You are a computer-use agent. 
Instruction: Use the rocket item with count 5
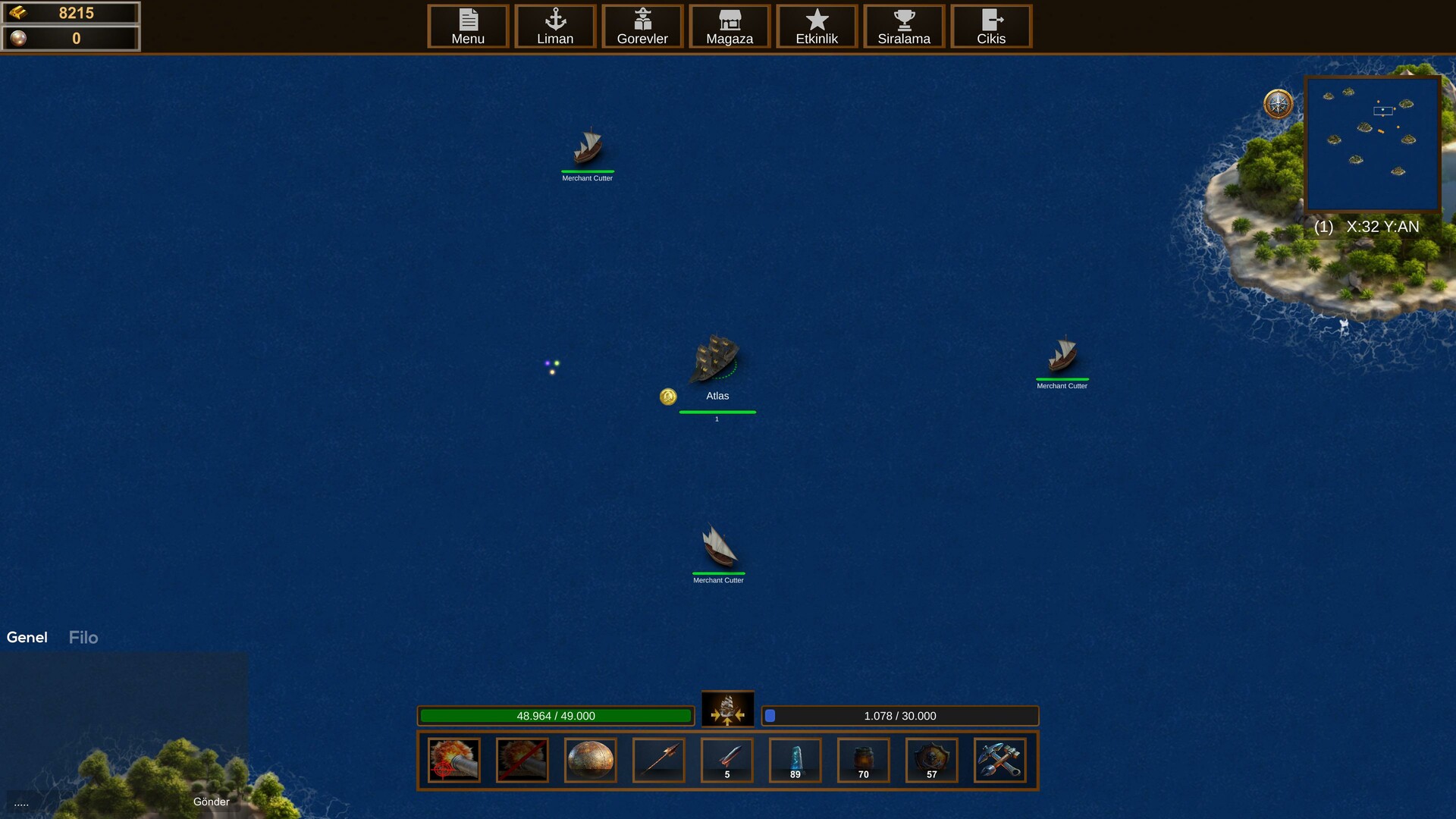click(726, 760)
